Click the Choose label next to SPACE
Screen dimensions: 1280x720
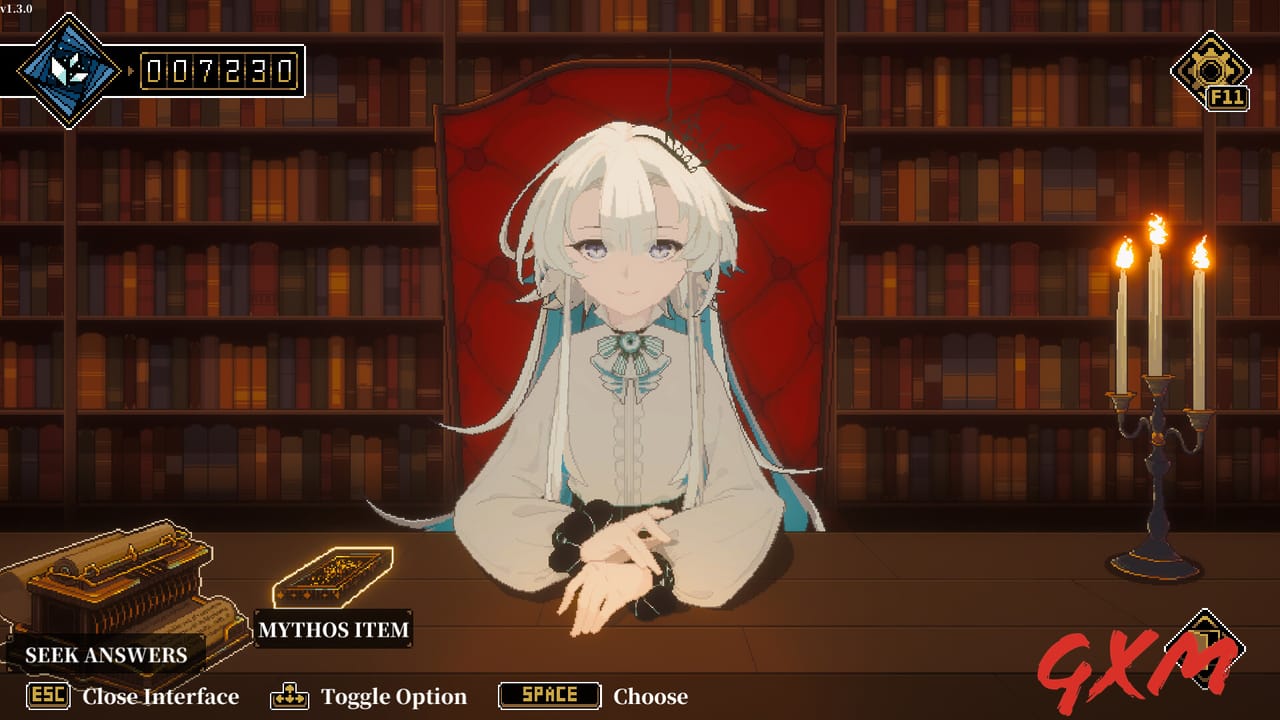click(x=652, y=696)
